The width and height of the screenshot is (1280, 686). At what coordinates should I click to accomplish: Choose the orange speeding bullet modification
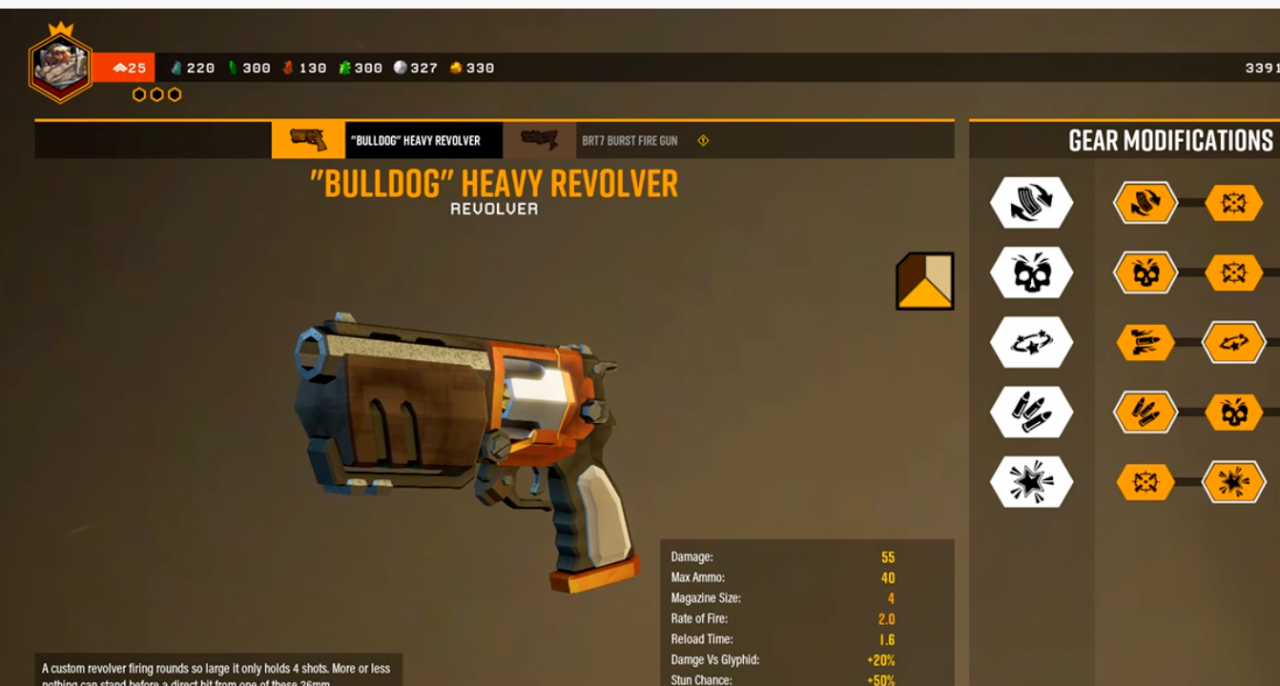point(1145,343)
